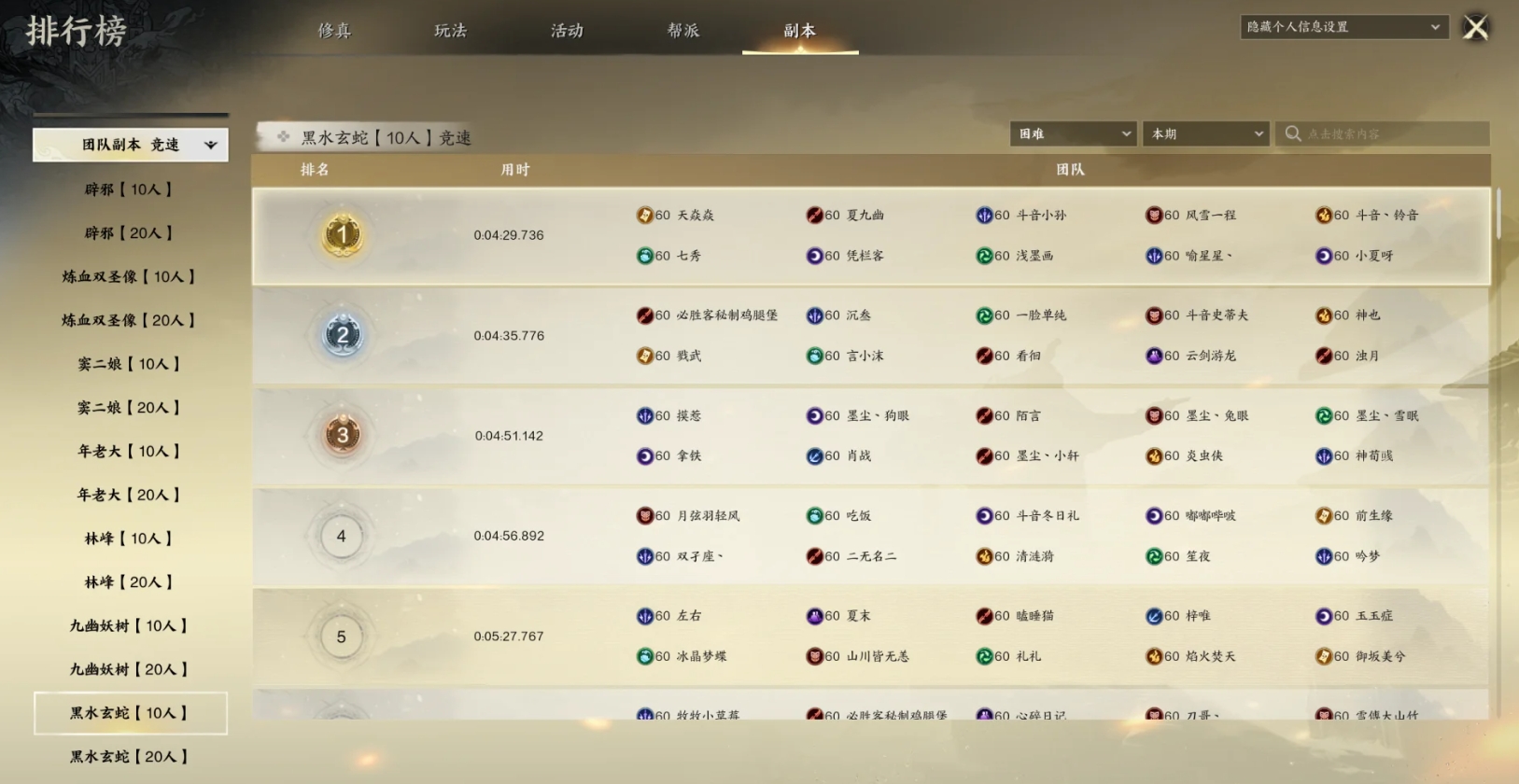Select 黑水玄蛇【20人】in the sidebar
1519x784 pixels.
click(x=129, y=756)
